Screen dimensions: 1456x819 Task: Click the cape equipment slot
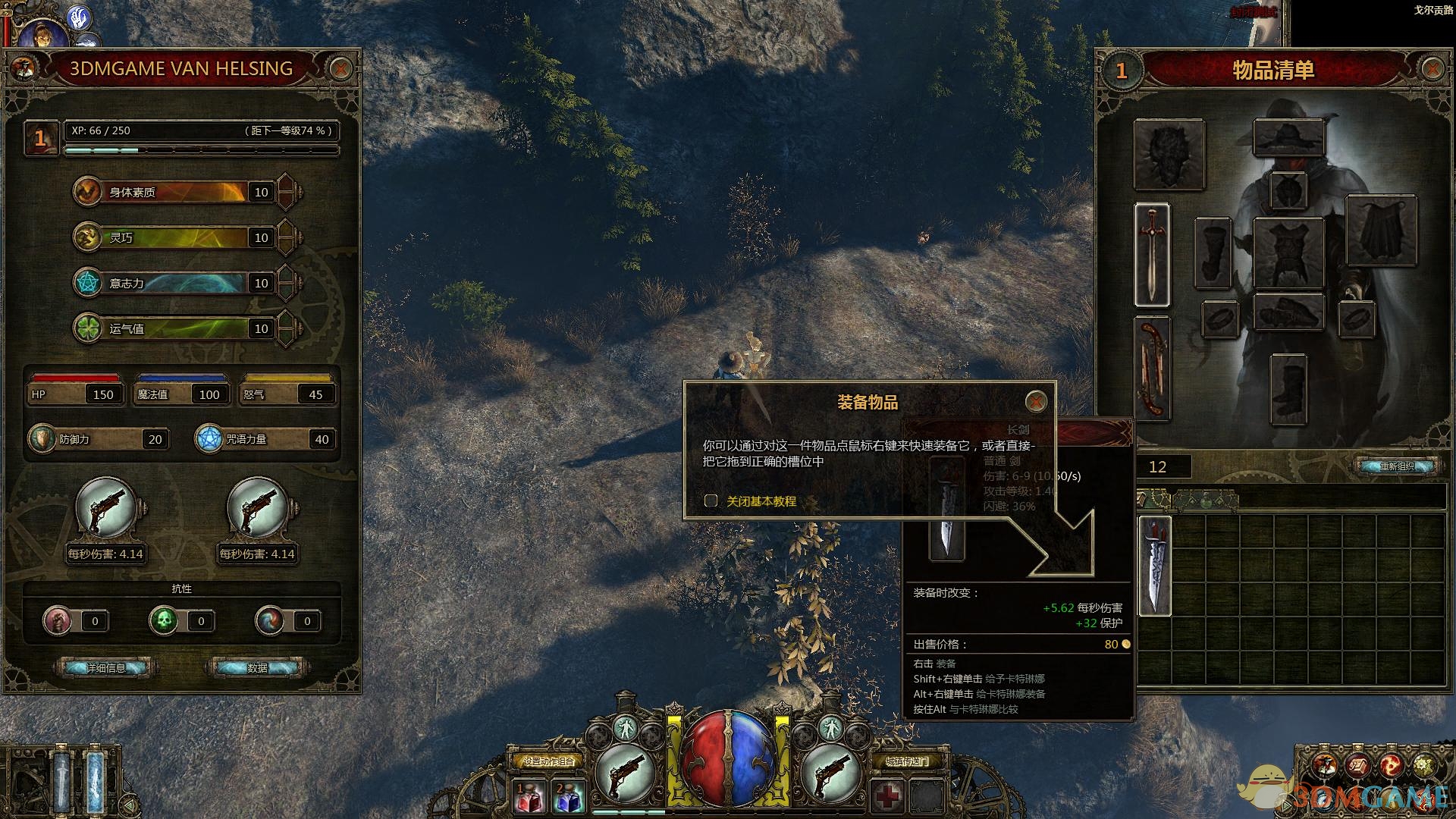coord(1380,231)
